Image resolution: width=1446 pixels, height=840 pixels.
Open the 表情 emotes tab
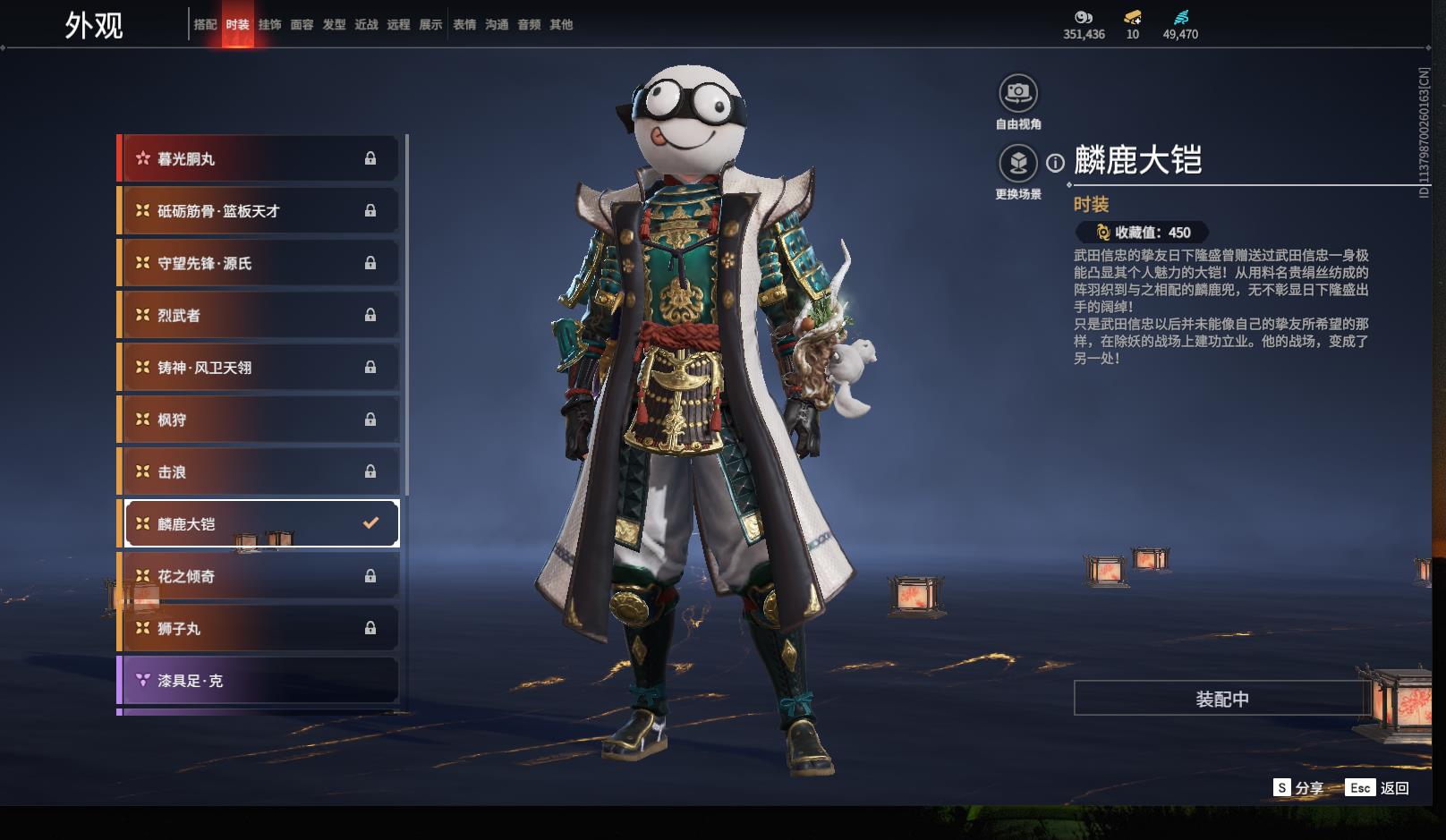(x=464, y=25)
